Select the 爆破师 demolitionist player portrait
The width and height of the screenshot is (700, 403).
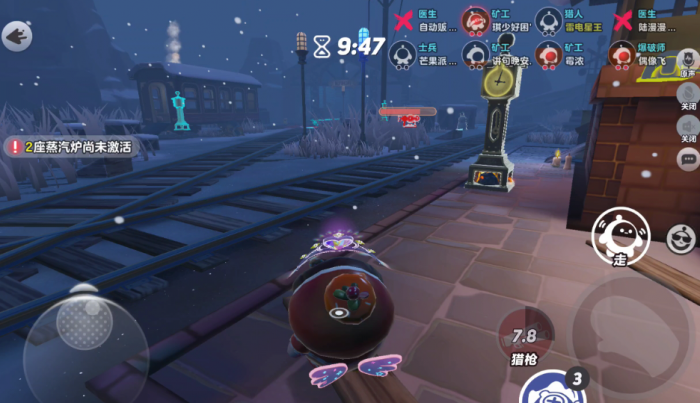pos(623,53)
